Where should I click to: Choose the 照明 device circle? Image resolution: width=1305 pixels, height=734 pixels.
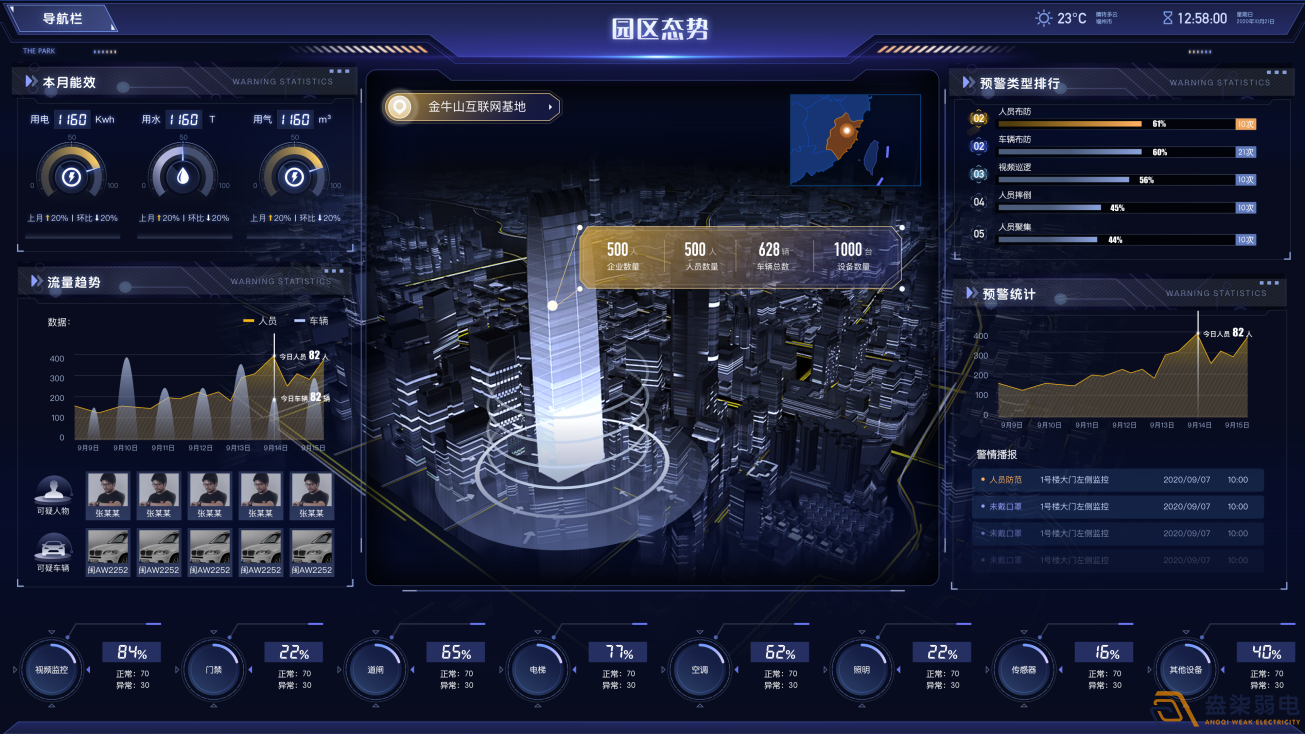click(861, 669)
